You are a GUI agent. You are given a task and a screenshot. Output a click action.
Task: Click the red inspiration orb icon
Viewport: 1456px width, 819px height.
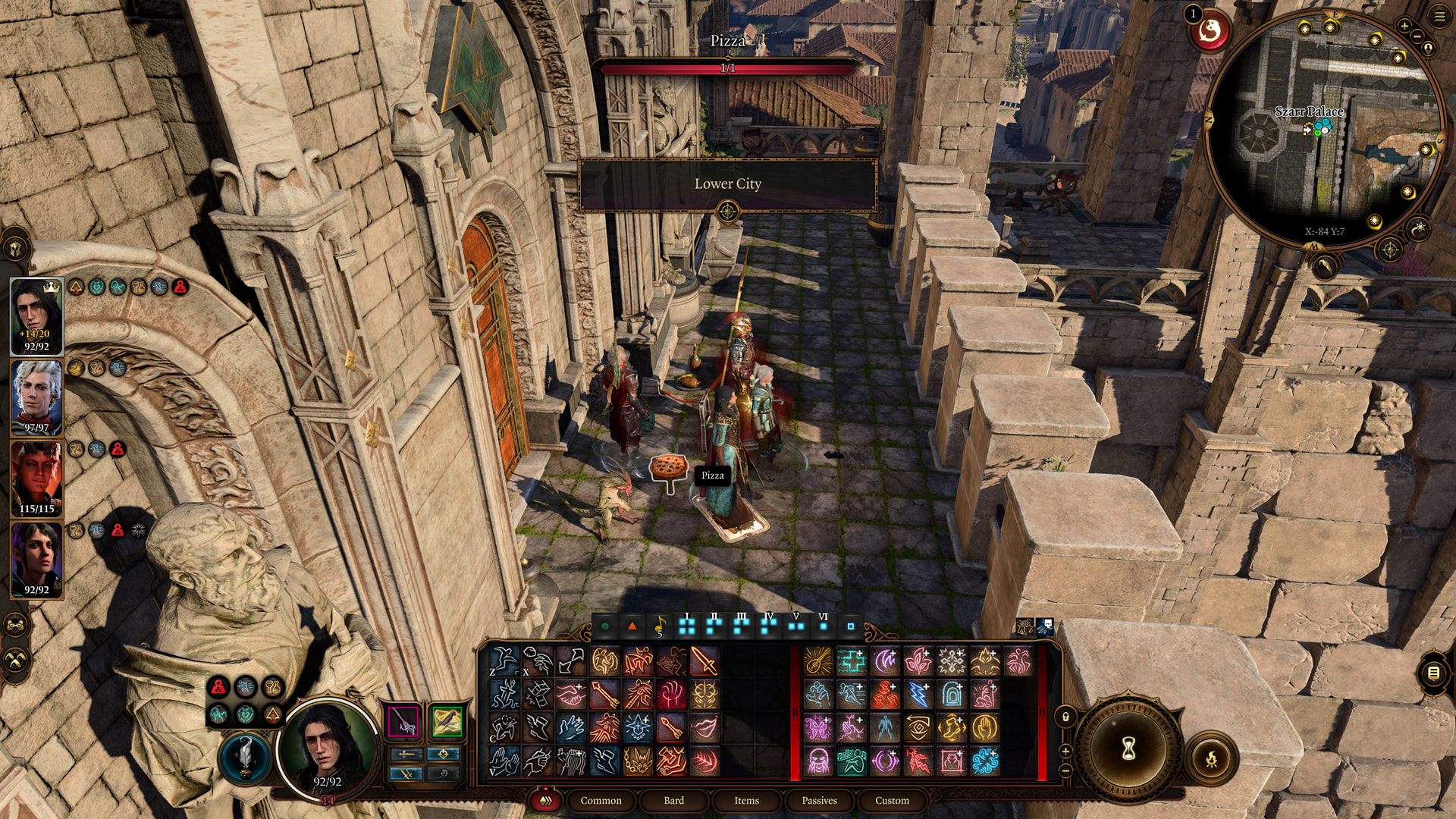(x=1210, y=32)
